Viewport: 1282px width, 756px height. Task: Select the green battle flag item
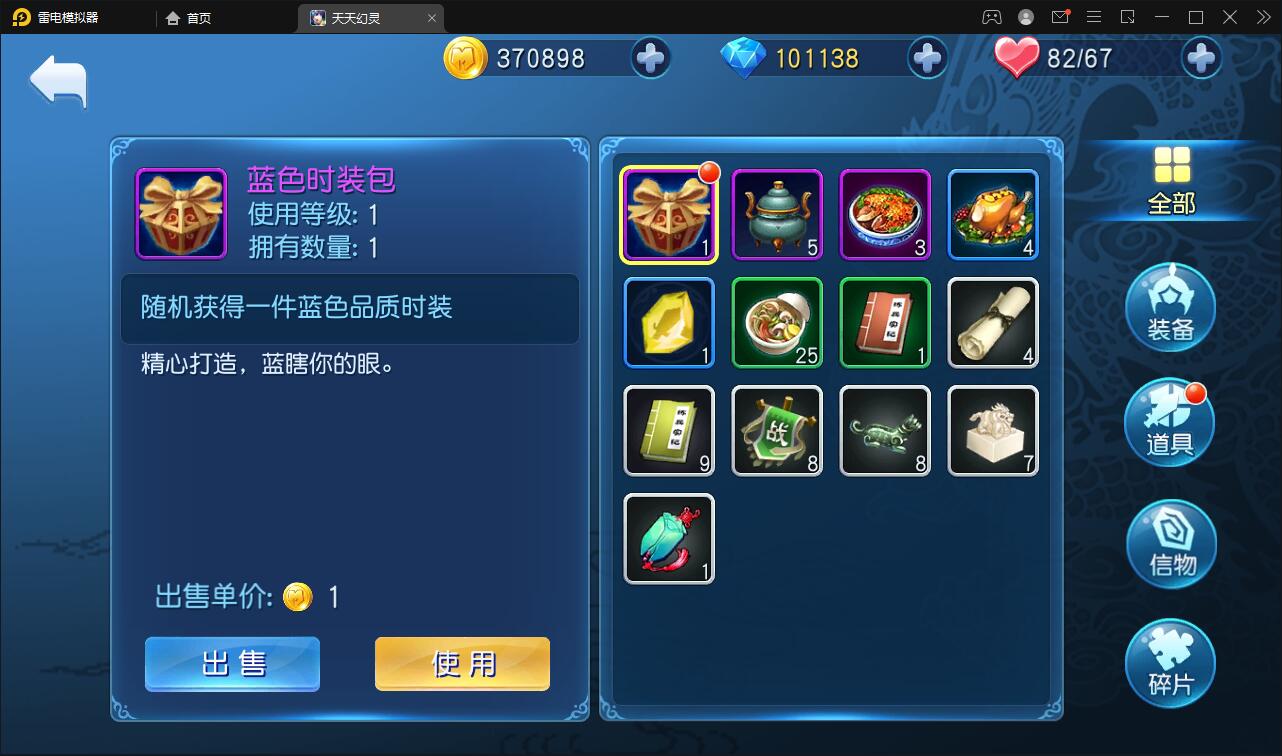tap(776, 430)
